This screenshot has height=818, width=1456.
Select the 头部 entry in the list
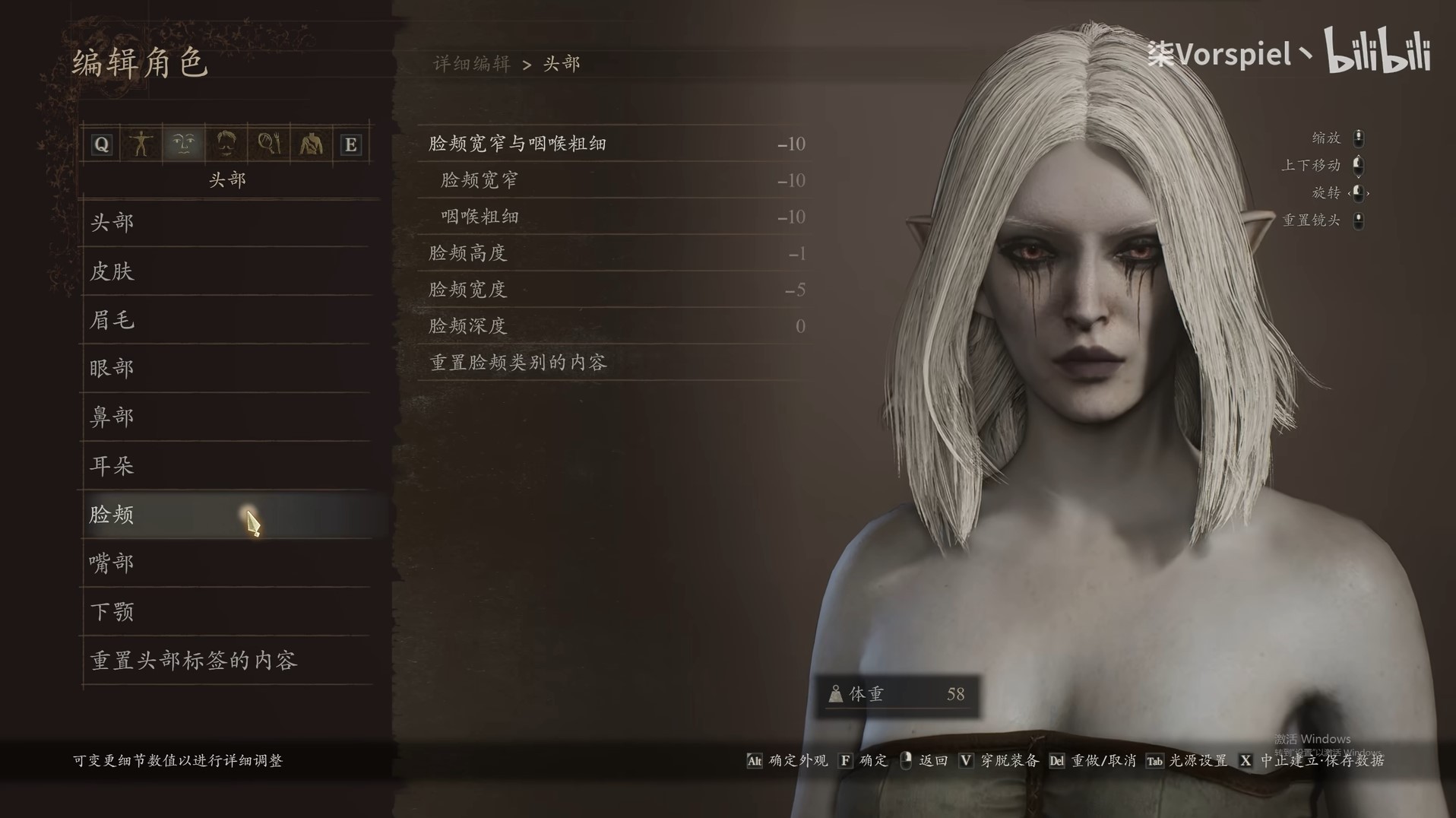point(112,223)
